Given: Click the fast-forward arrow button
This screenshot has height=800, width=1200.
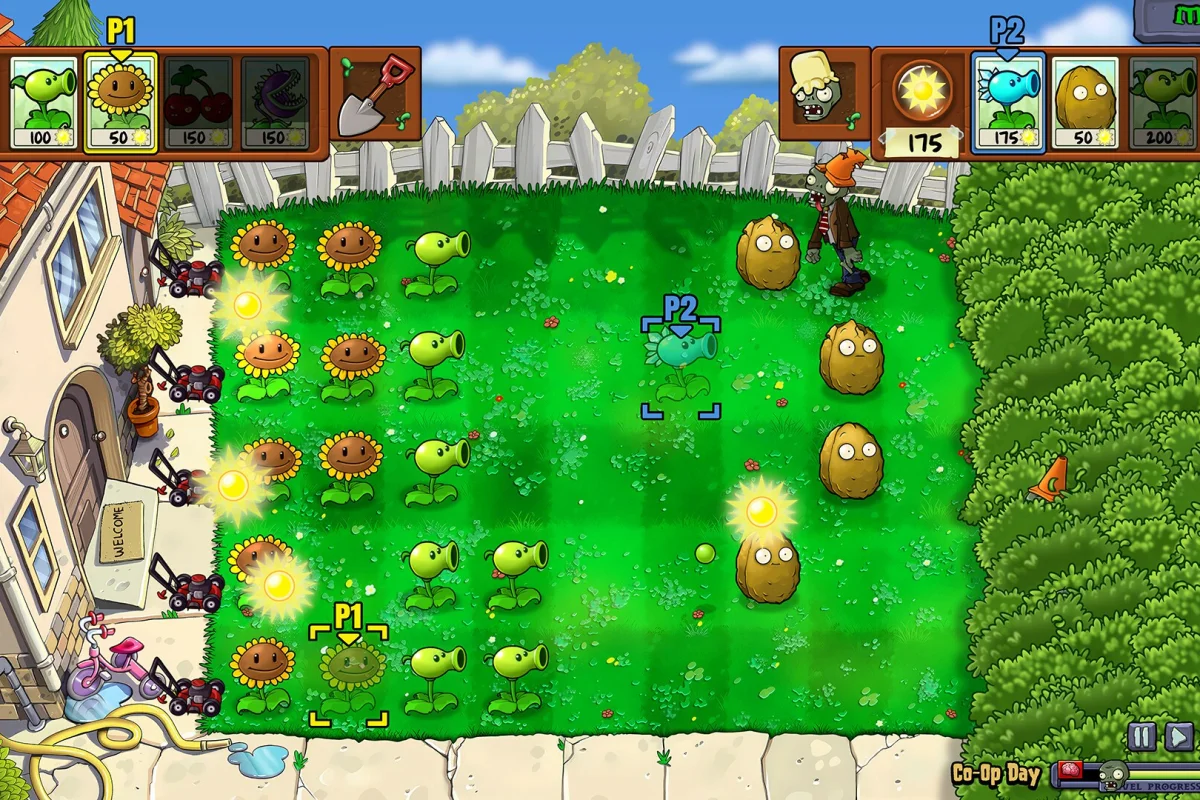Looking at the screenshot, I should (1179, 737).
